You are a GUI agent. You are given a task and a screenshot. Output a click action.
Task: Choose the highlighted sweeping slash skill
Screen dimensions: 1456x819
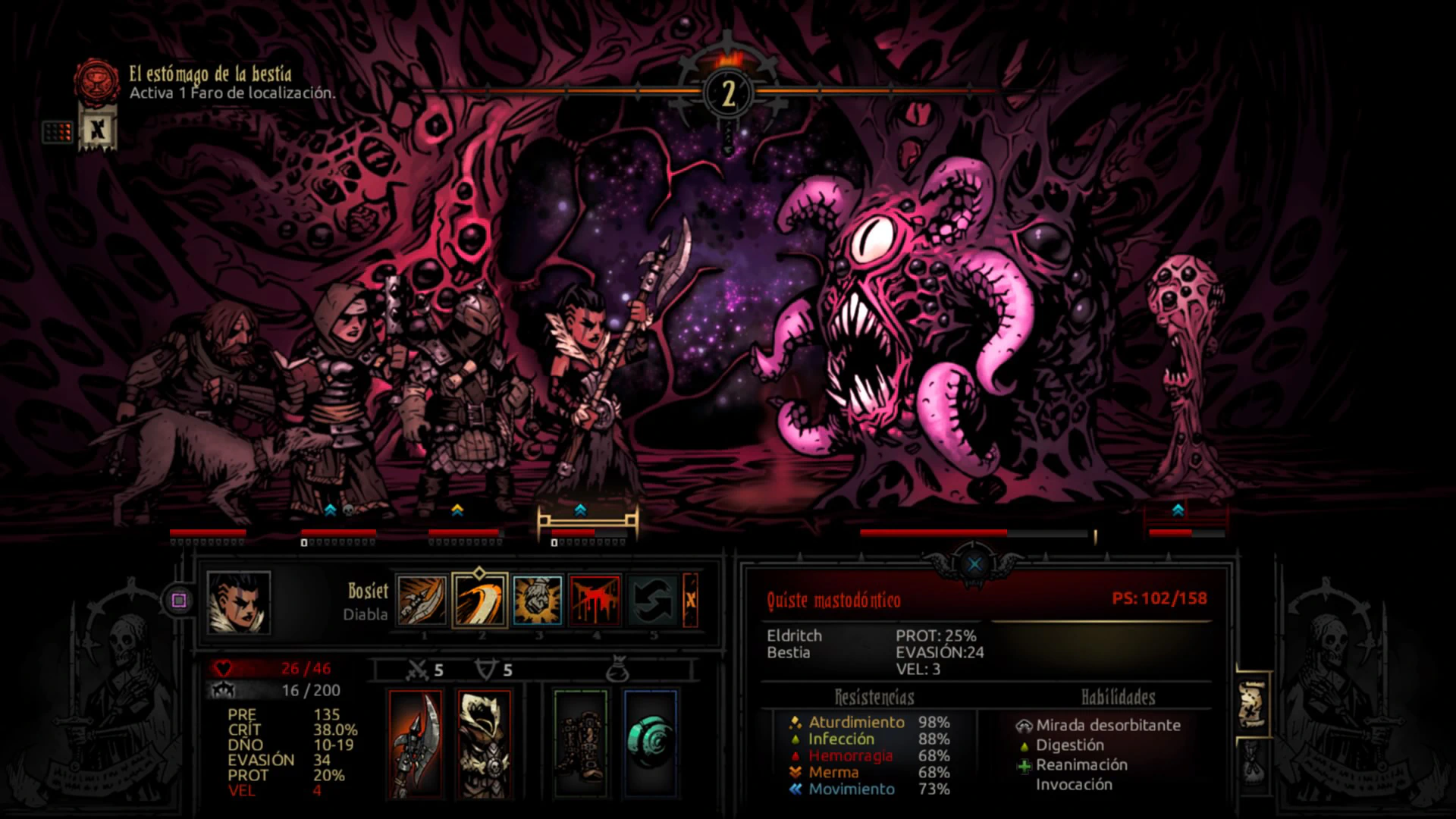coord(479,600)
